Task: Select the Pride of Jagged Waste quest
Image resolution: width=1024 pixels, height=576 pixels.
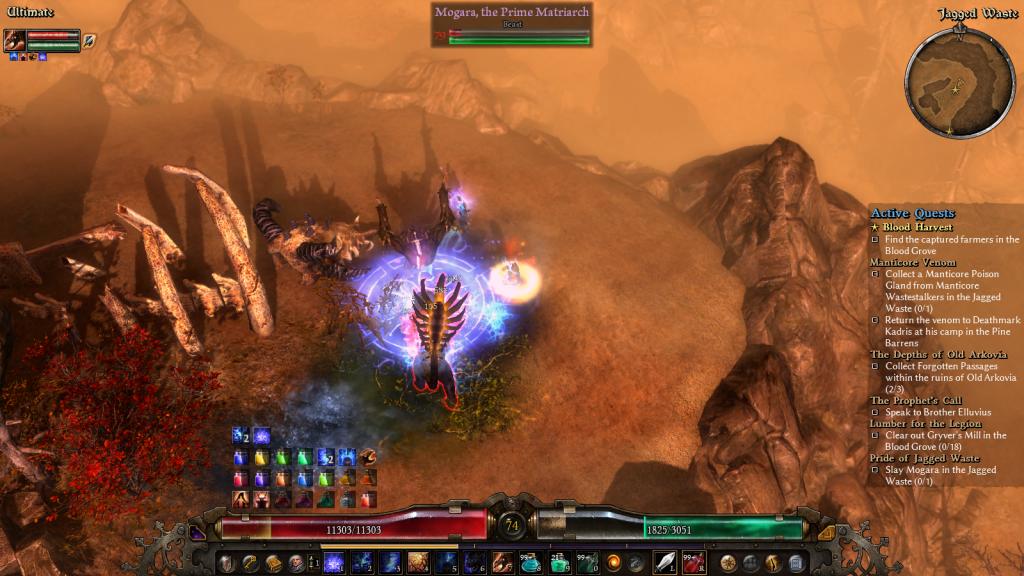Action: 925,458
